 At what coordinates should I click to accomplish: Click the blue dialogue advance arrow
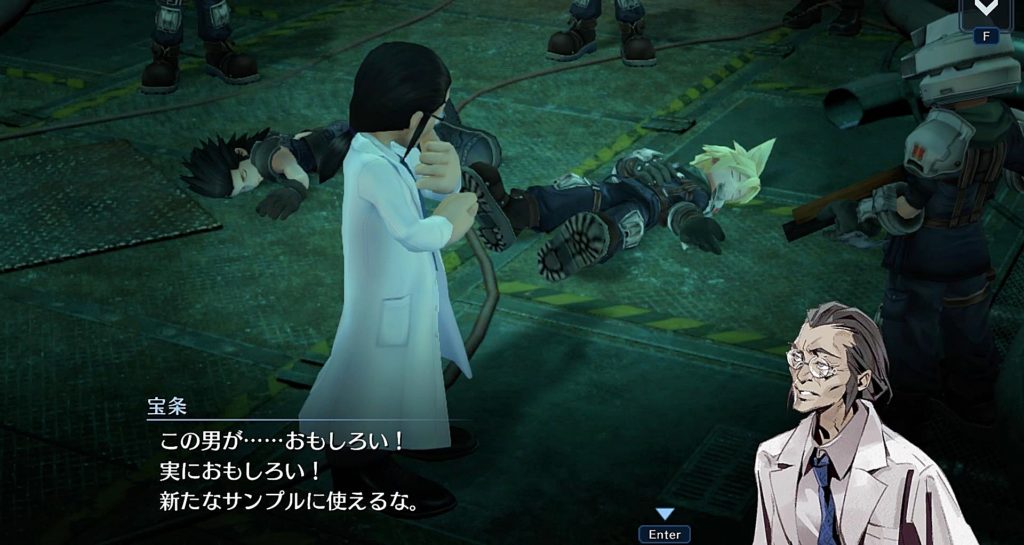click(x=664, y=514)
